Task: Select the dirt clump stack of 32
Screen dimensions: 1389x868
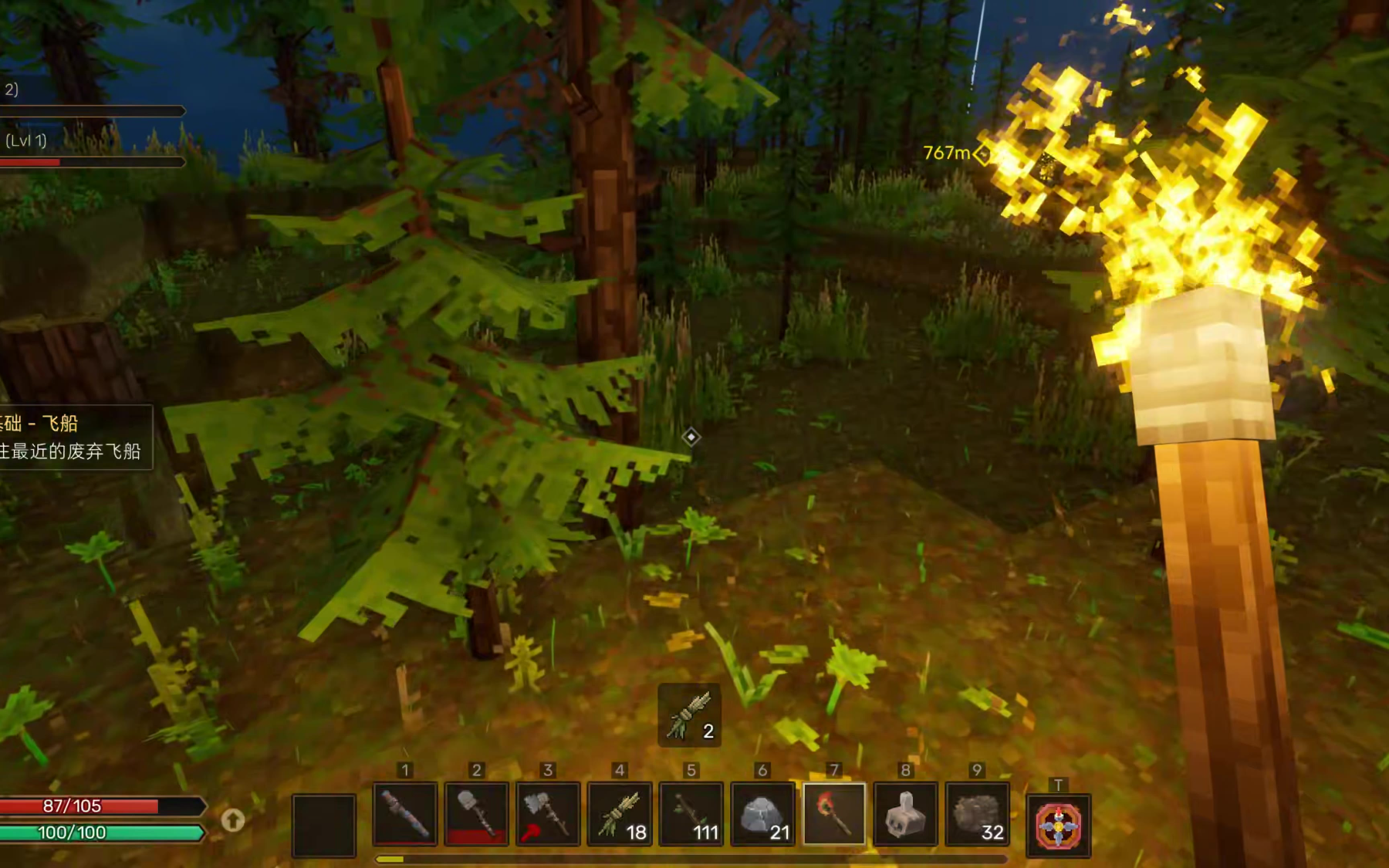Action: (977, 814)
